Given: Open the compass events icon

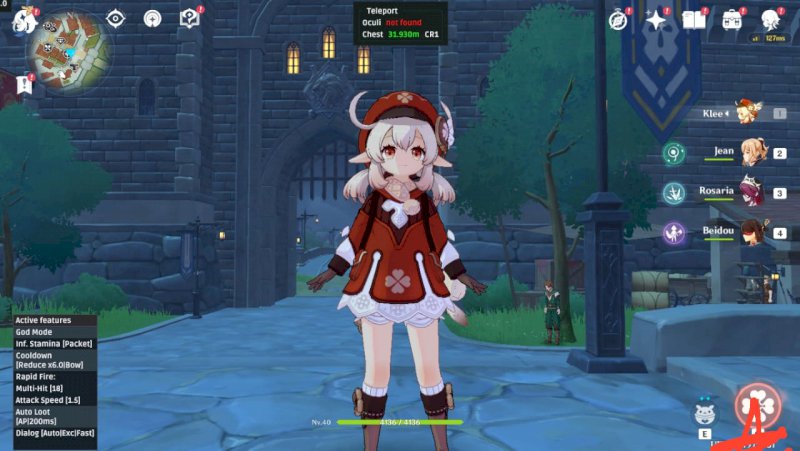Looking at the screenshot, I should 619,20.
